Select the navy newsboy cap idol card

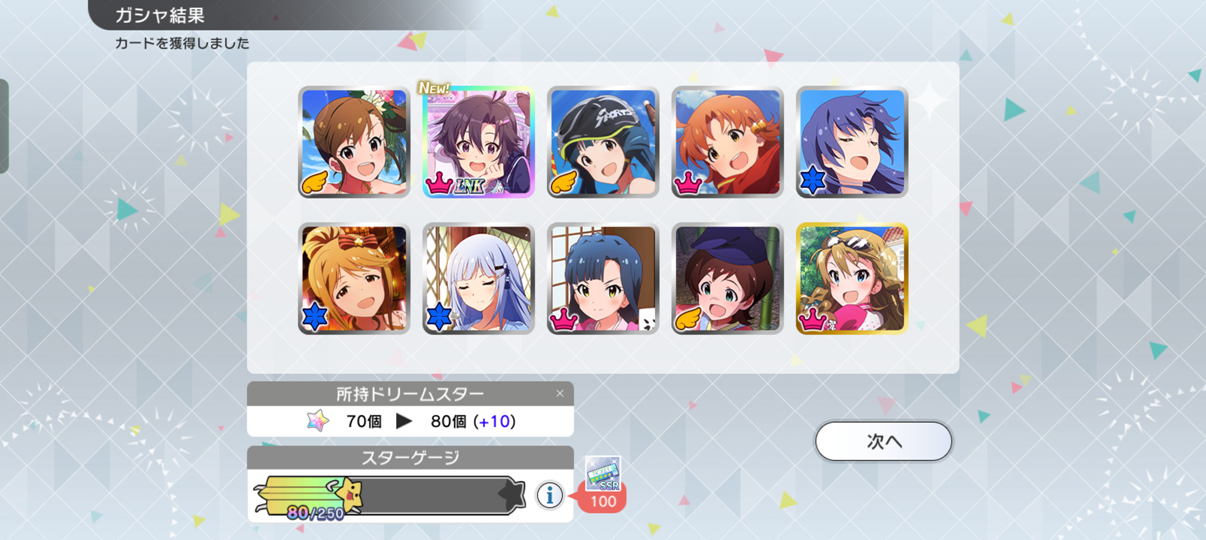point(727,278)
